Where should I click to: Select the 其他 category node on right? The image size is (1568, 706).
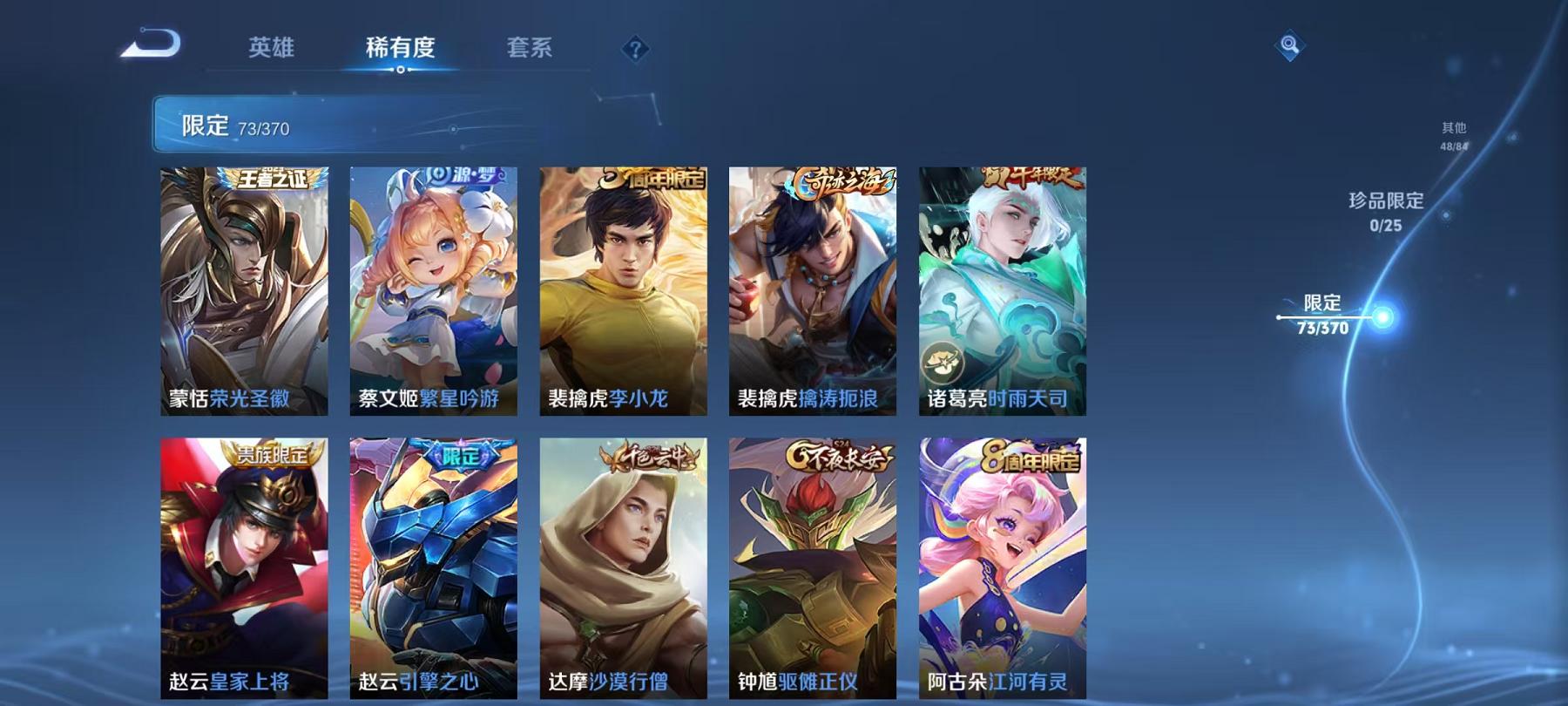point(1454,129)
